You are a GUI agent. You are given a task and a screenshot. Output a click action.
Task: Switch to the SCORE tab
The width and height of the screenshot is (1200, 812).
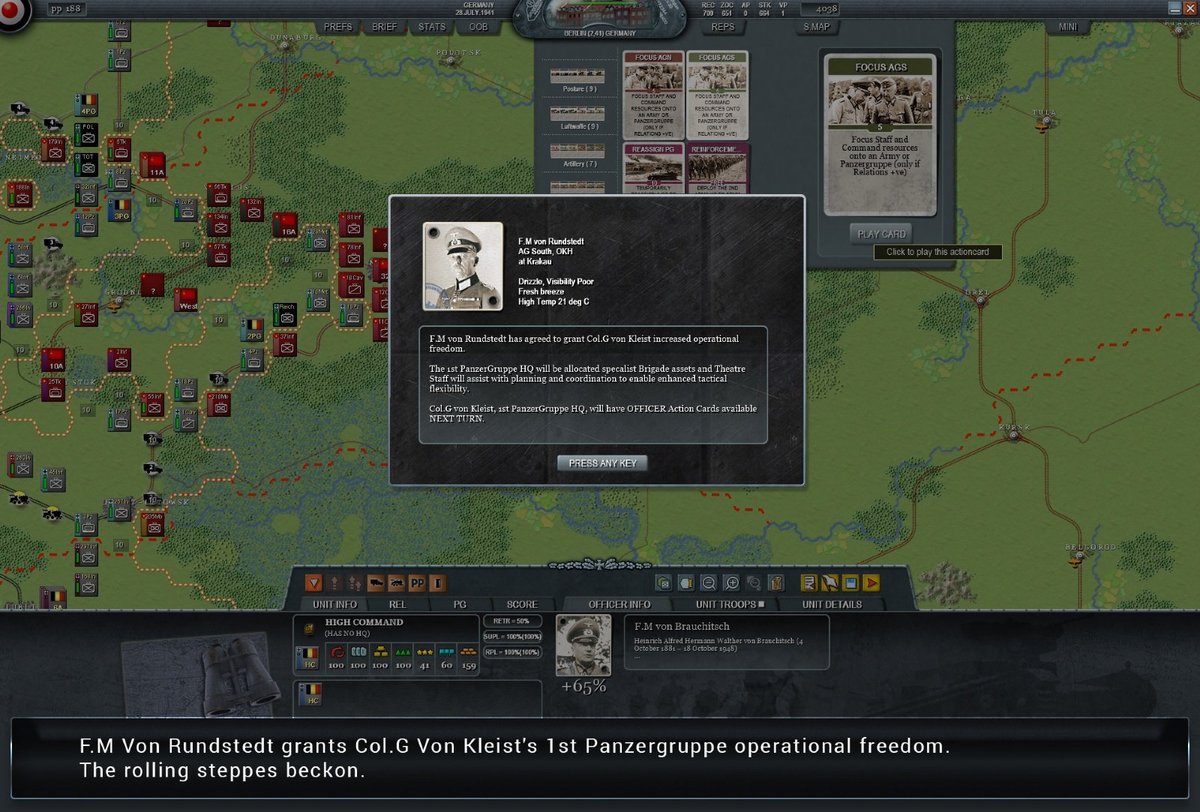(x=521, y=604)
